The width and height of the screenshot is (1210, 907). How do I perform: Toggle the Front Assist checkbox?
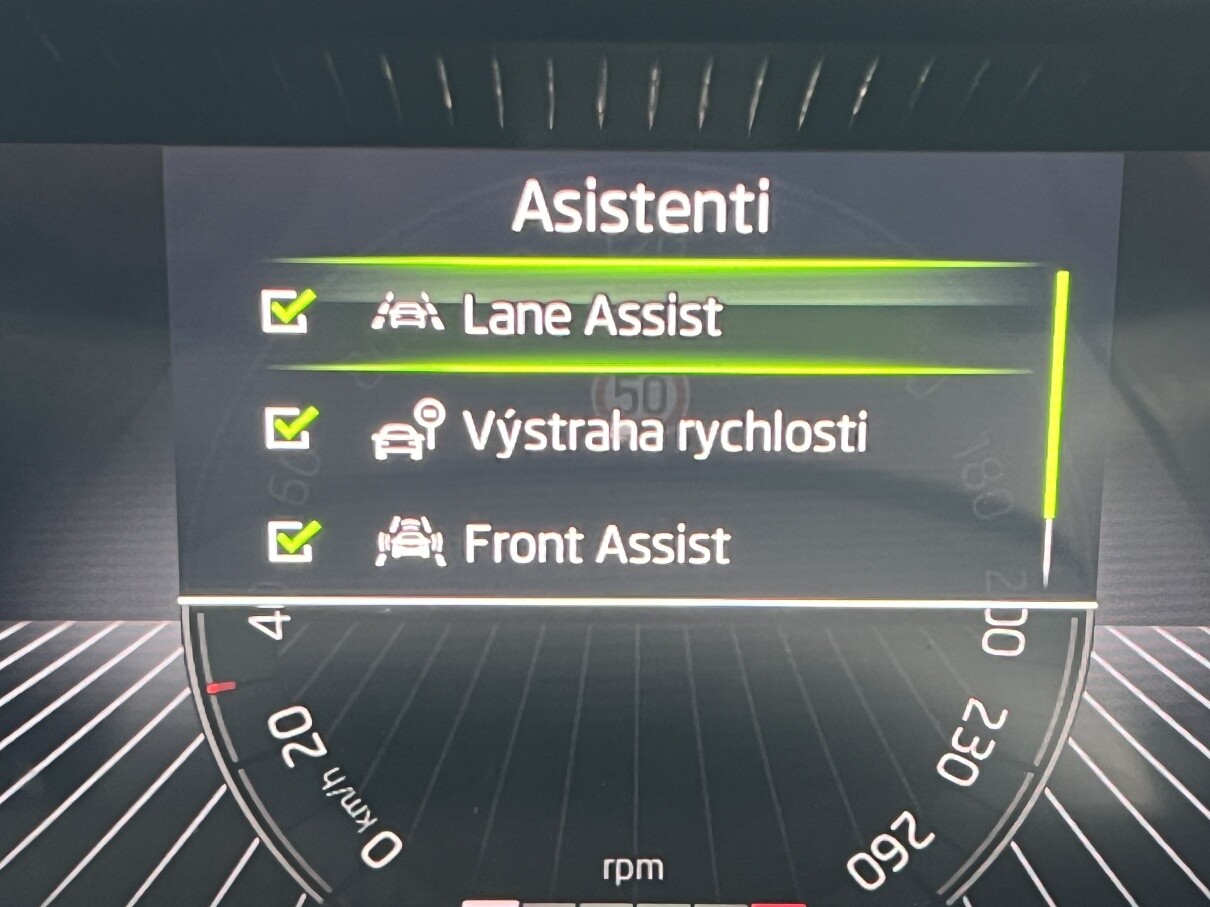[x=294, y=544]
